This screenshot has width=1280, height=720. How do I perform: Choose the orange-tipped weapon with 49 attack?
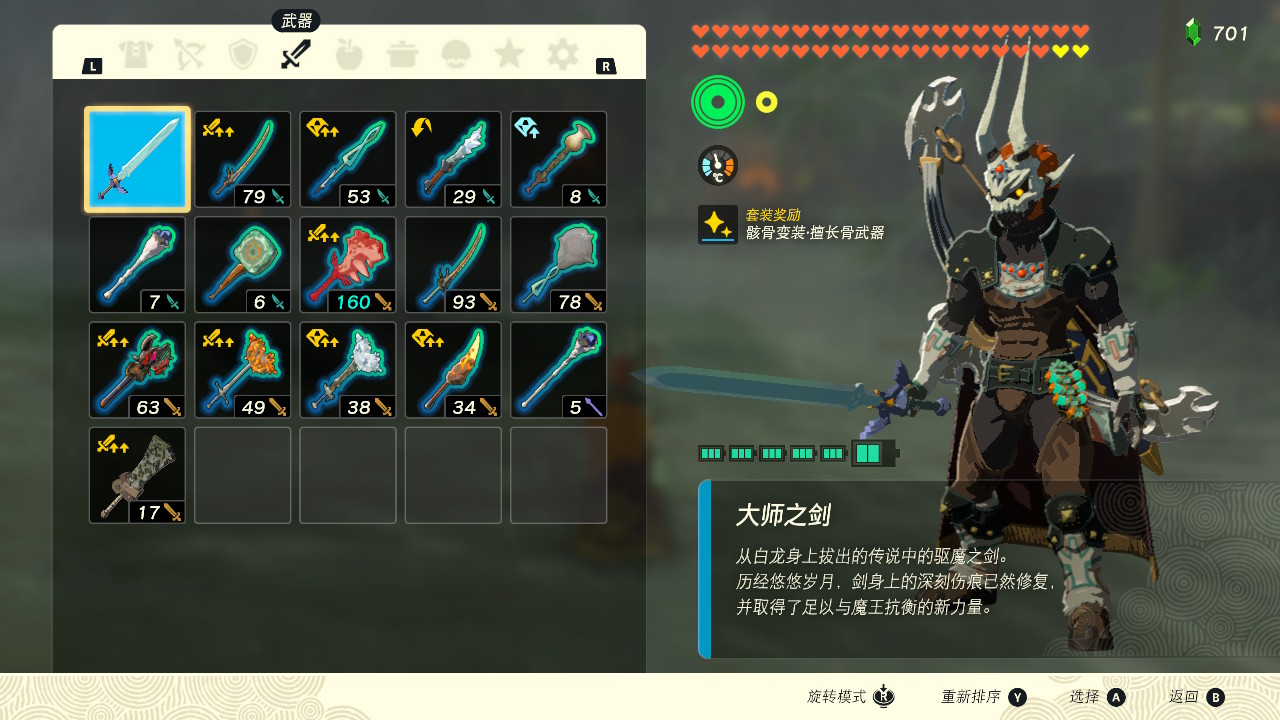coord(243,370)
